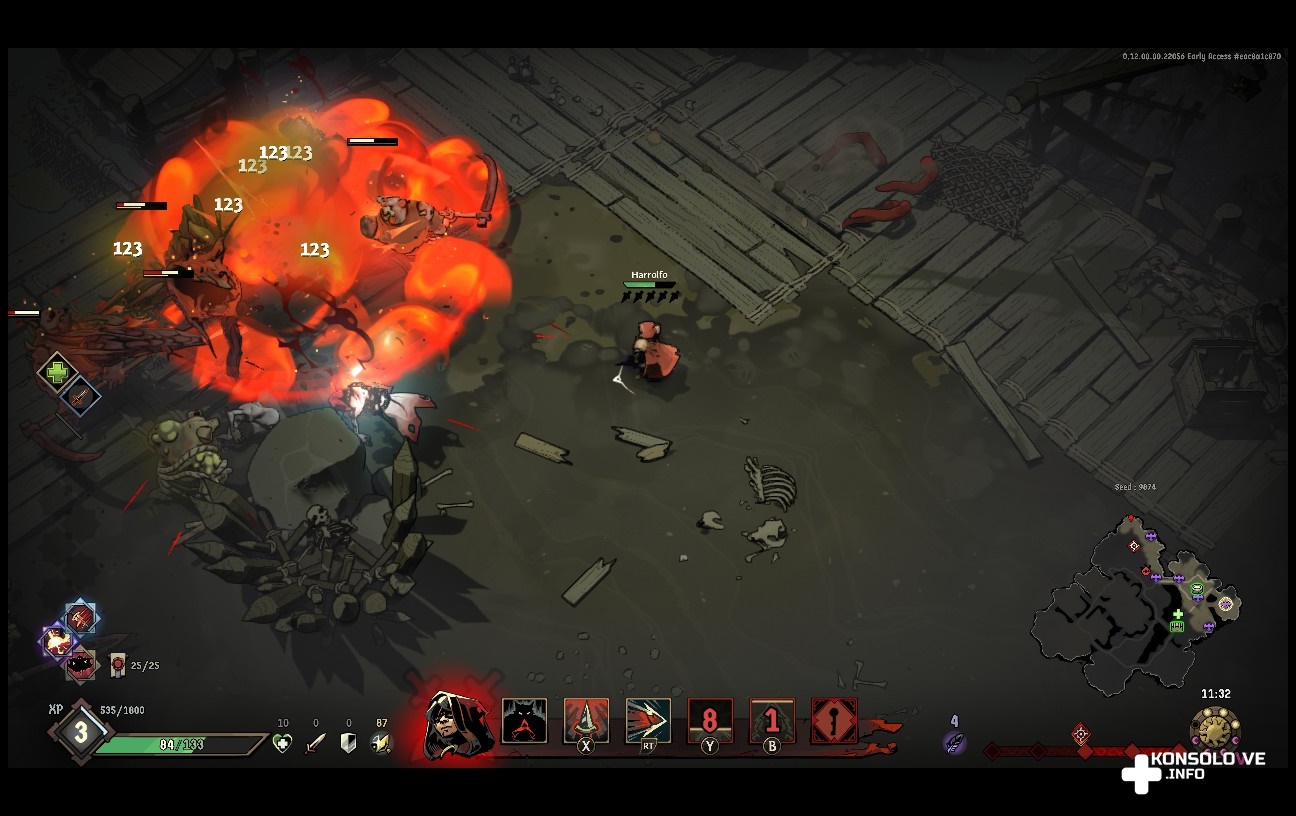Click the golden day cycle dial
The height and width of the screenshot is (816, 1296).
(1215, 729)
